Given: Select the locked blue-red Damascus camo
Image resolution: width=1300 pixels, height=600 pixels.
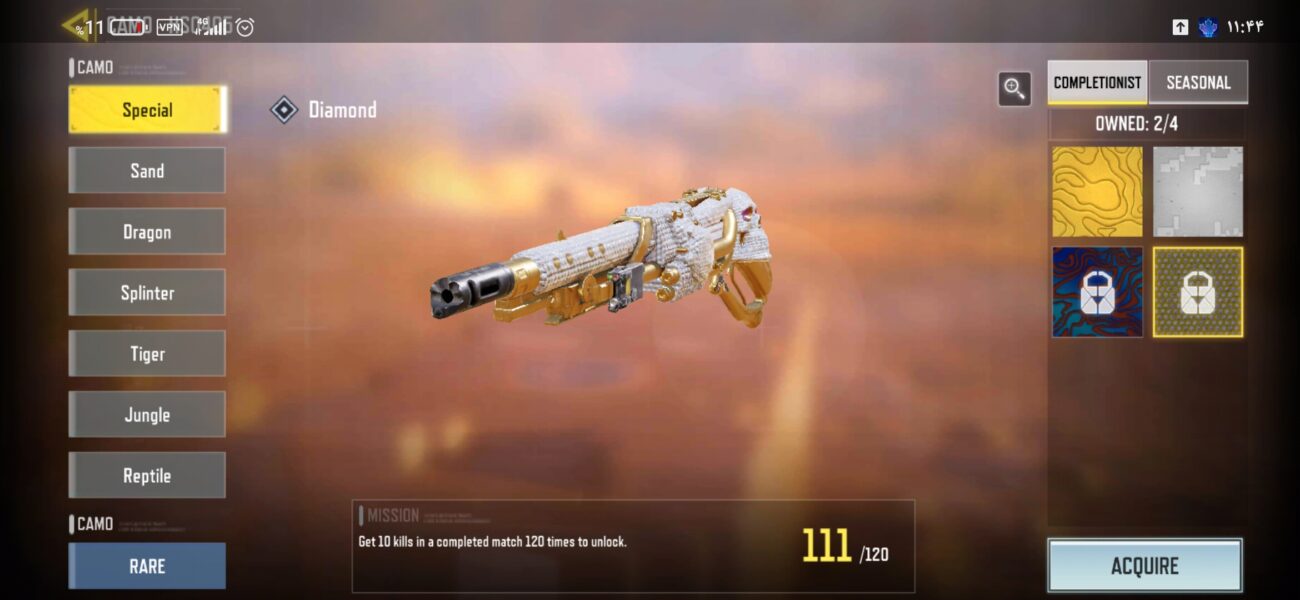Looking at the screenshot, I should [x=1097, y=292].
